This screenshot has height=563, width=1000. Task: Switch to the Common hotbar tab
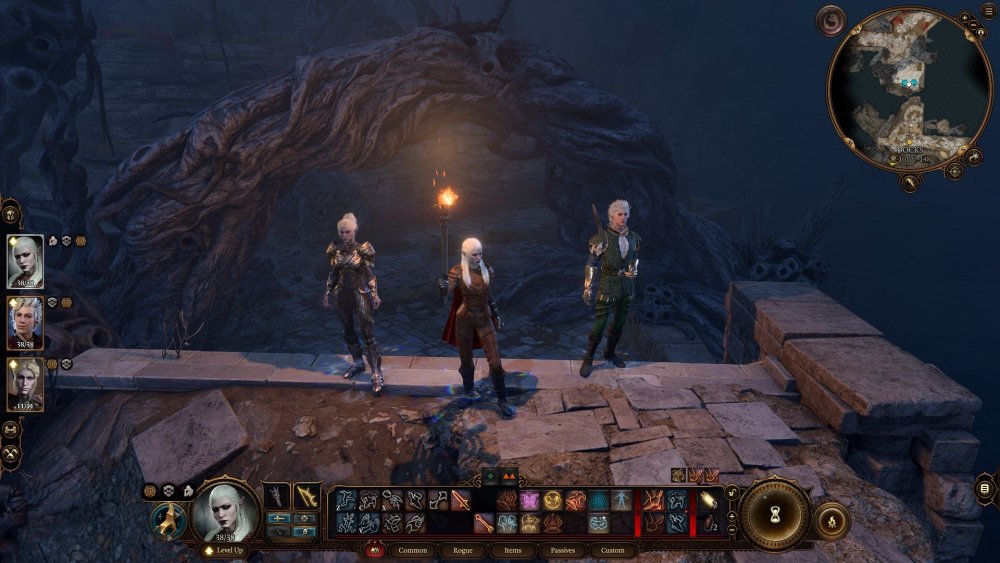[413, 550]
